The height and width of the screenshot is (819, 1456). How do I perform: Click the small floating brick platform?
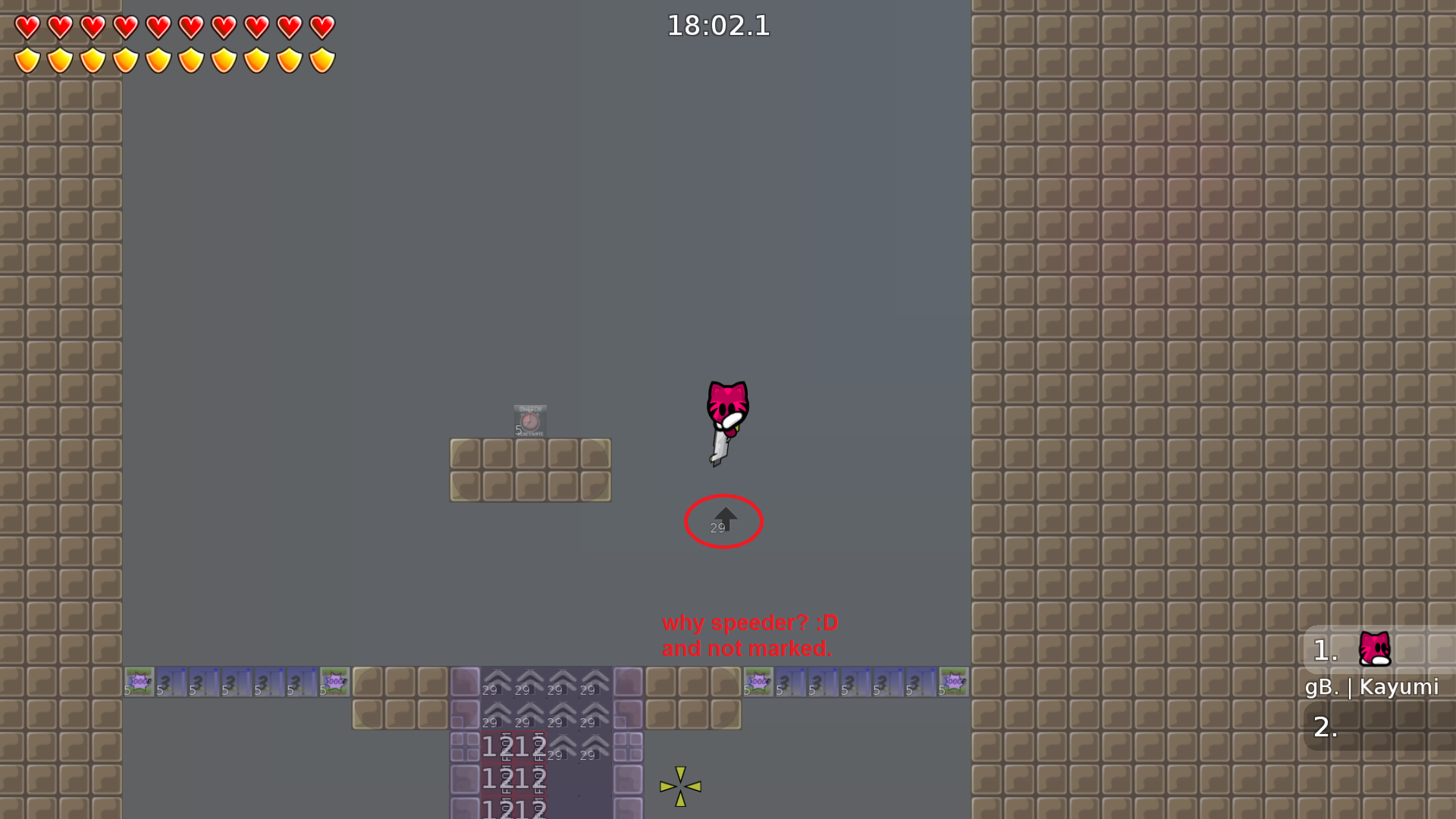click(x=530, y=470)
